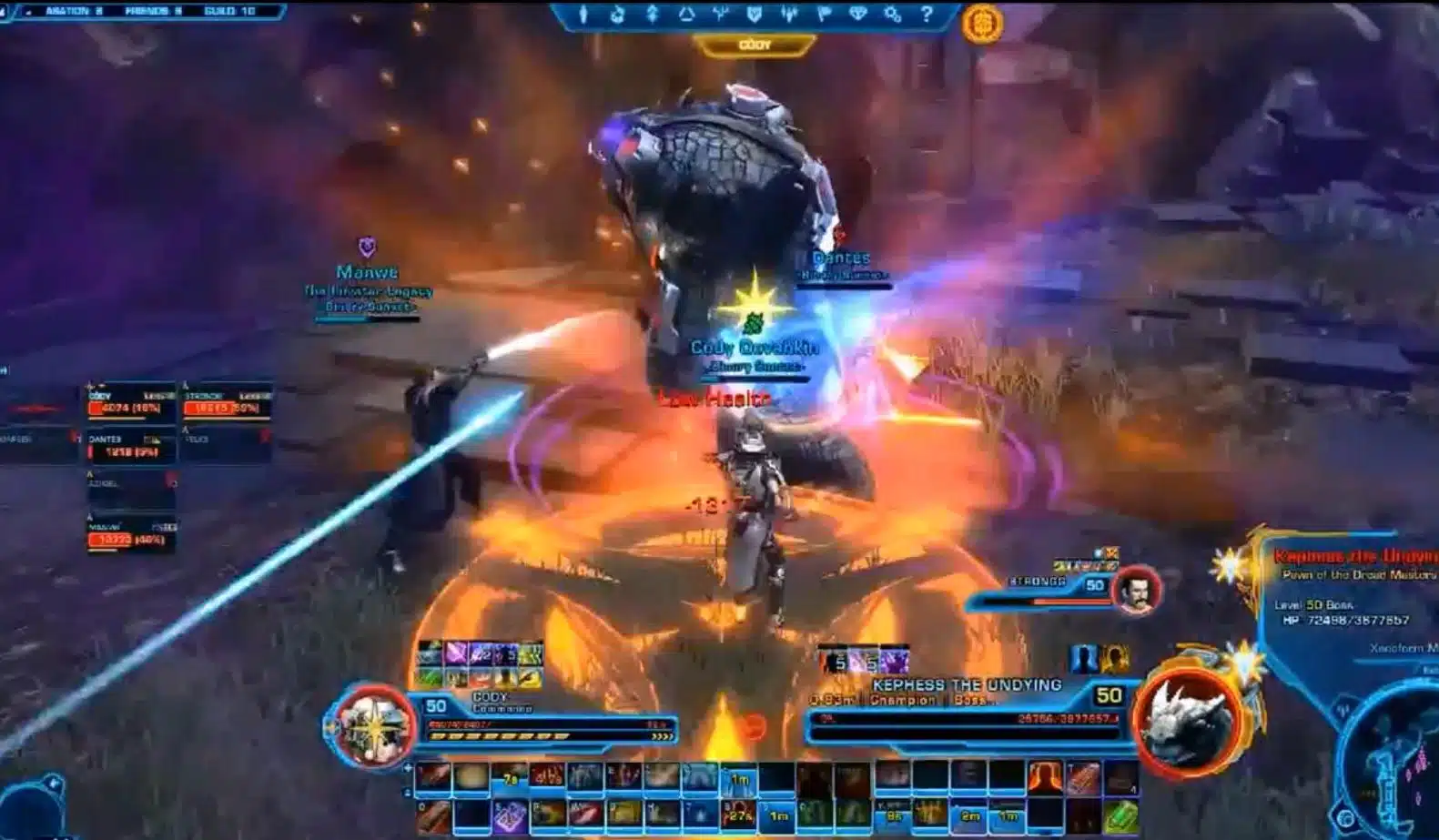
Task: Select Dantes in the raid frames
Action: tap(130, 447)
